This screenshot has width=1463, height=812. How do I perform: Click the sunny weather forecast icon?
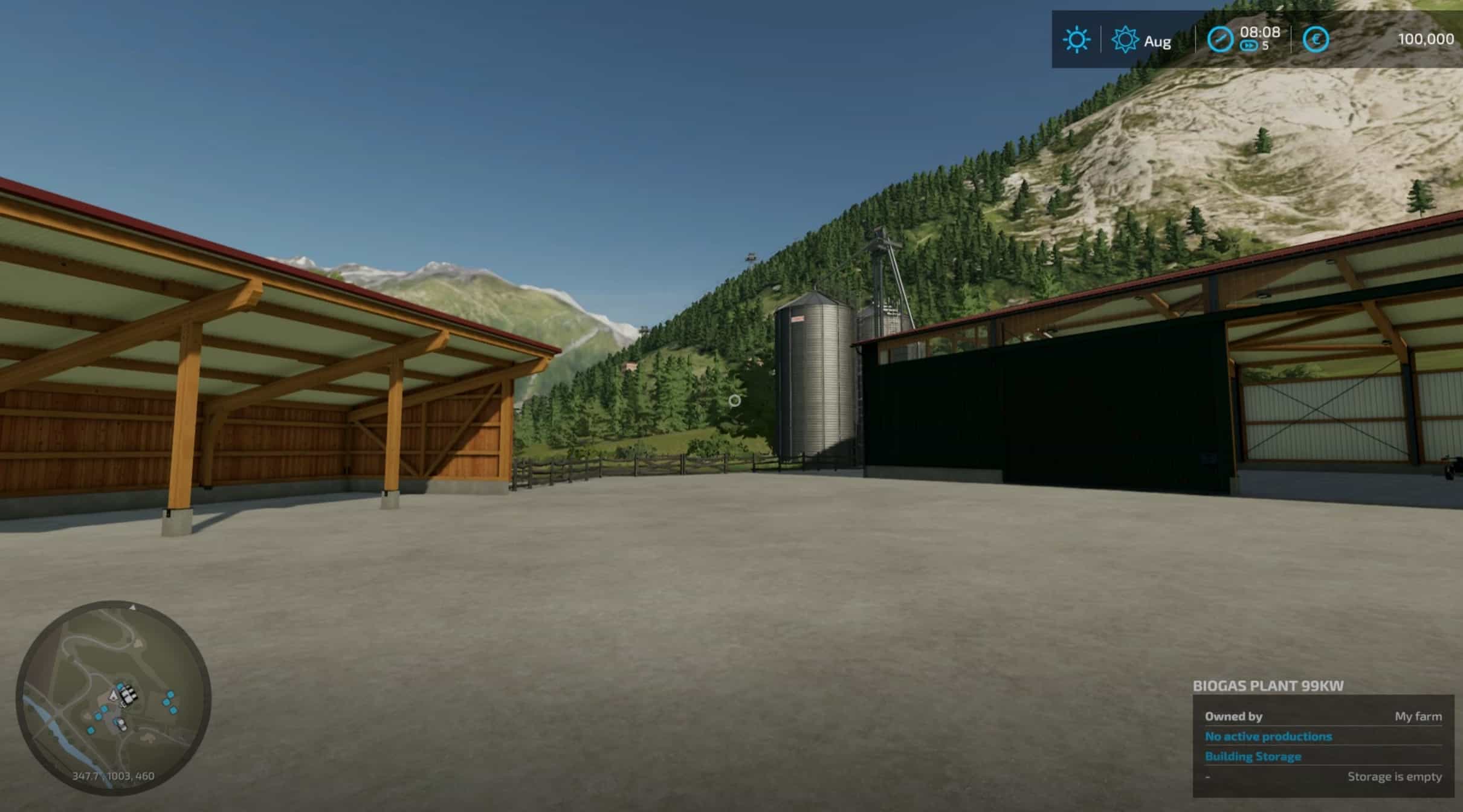click(1076, 40)
